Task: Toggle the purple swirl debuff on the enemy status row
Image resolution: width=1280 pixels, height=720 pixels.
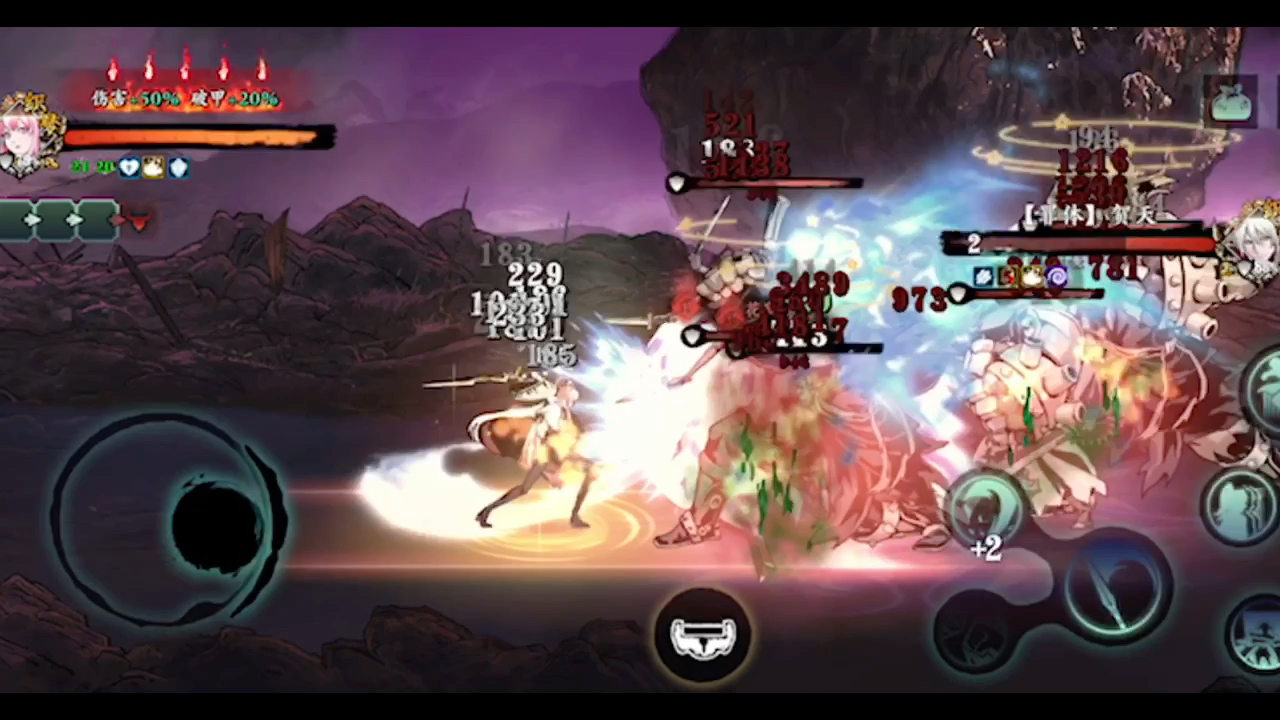Action: coord(1057,276)
